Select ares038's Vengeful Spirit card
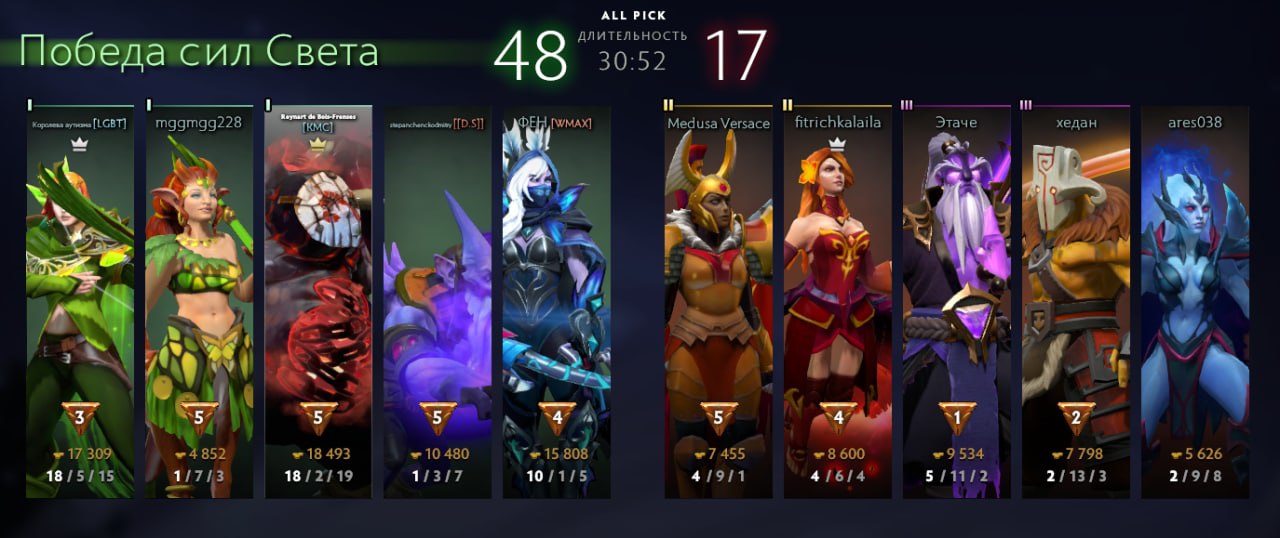Image resolution: width=1280 pixels, height=538 pixels. (1195, 300)
